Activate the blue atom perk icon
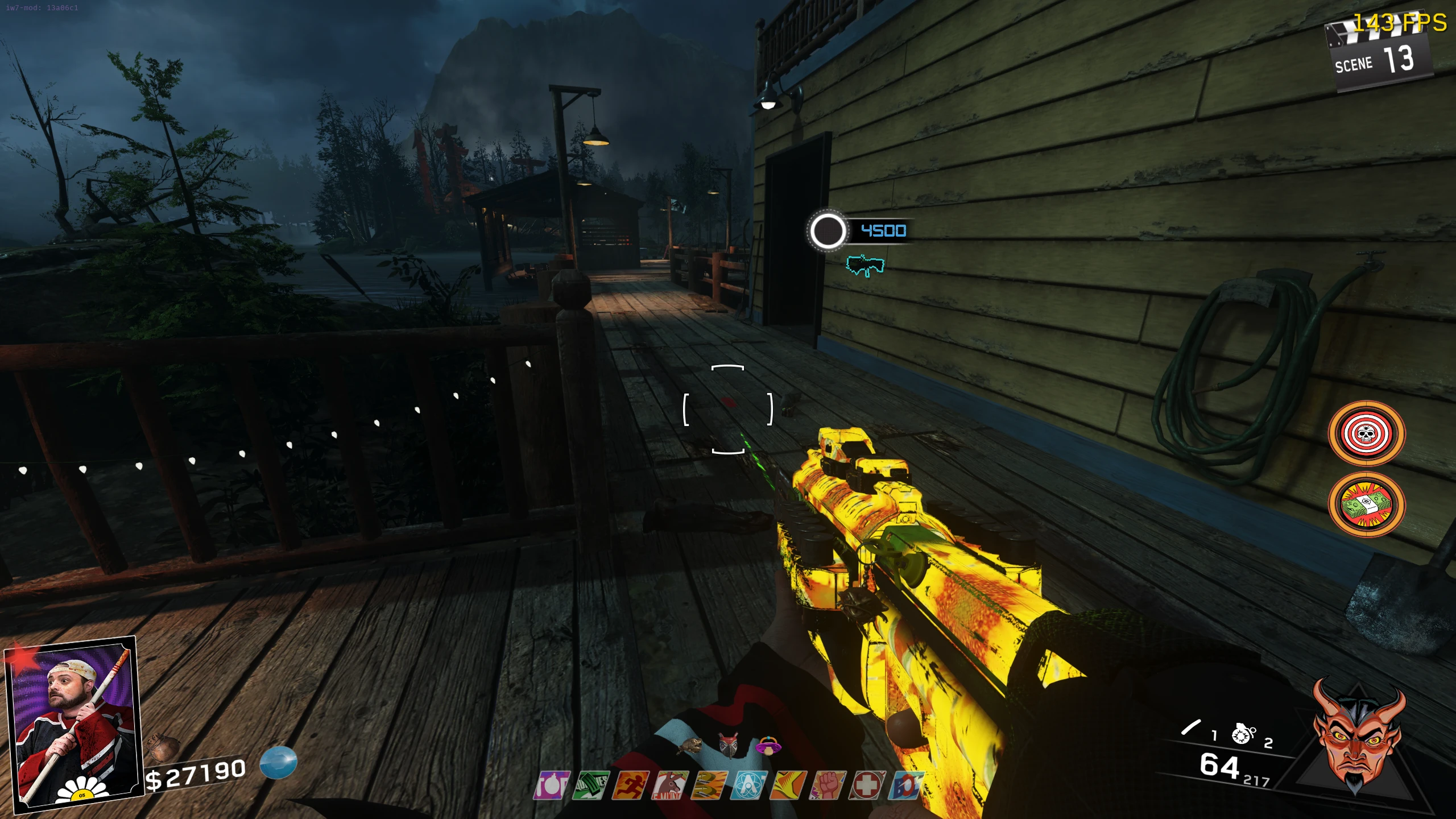The width and height of the screenshot is (1456, 819). point(749,786)
